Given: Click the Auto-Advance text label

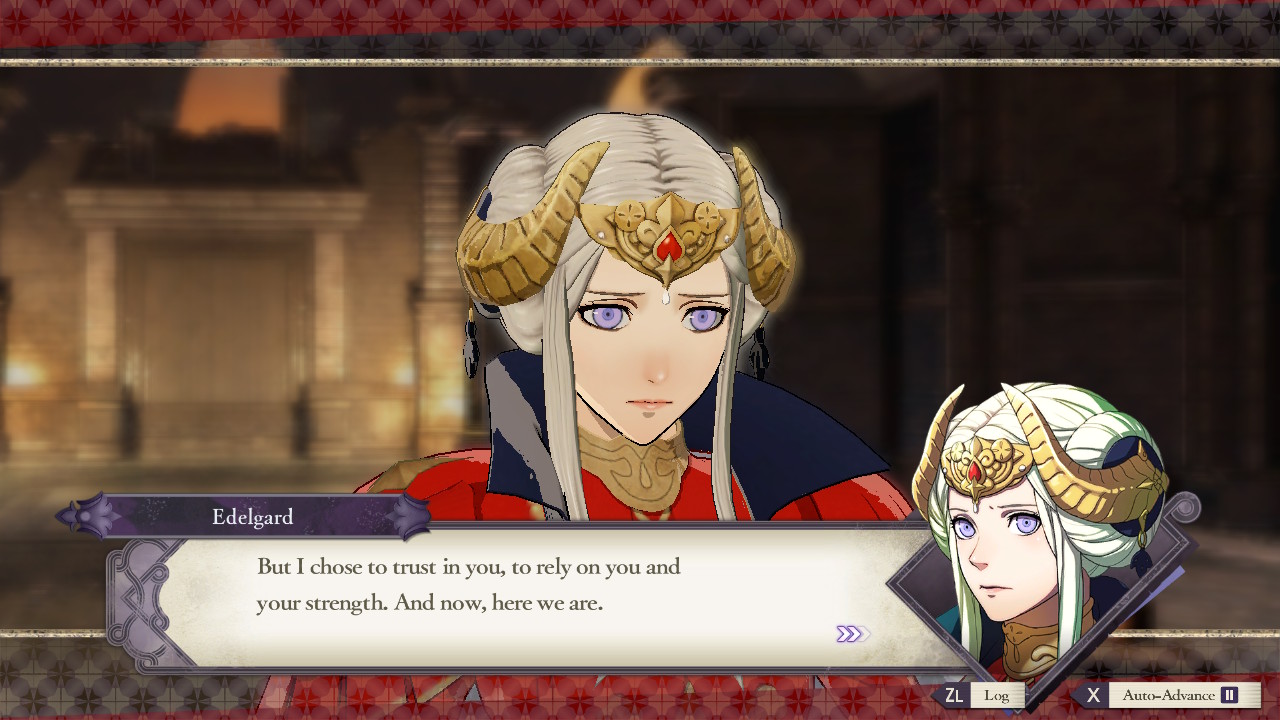Looking at the screenshot, I should point(1172,694).
